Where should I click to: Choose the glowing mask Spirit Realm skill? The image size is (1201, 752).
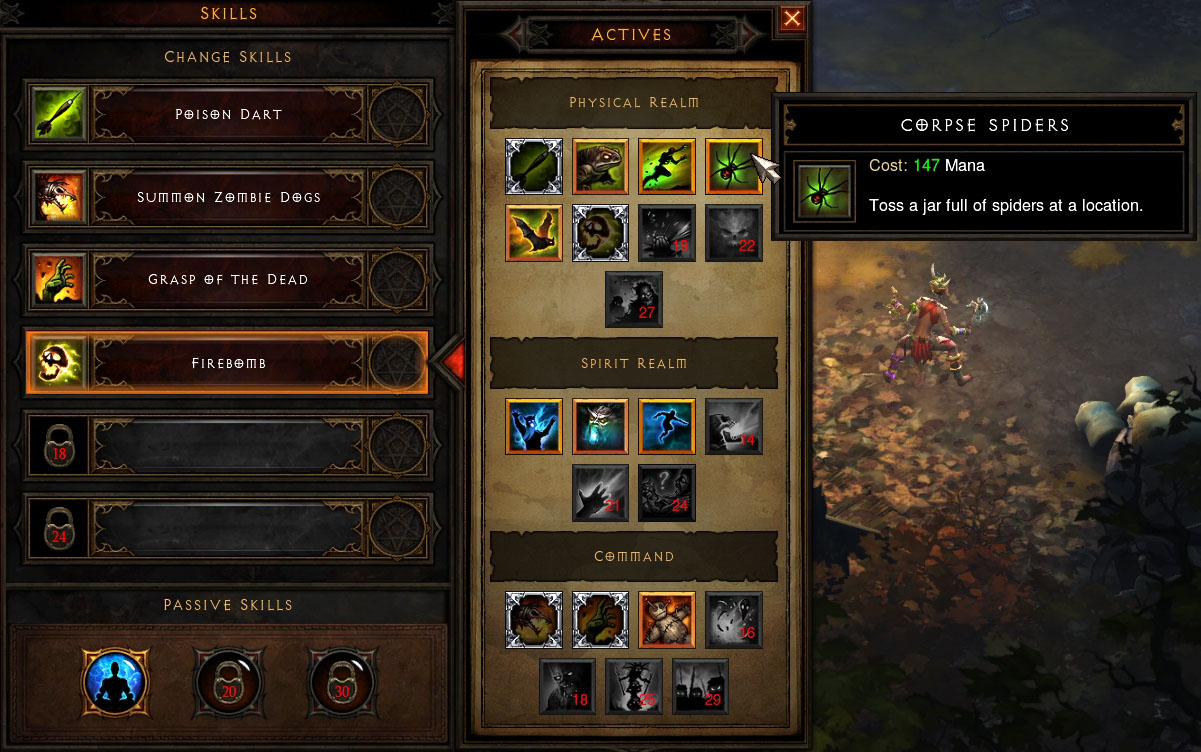pyautogui.click(x=601, y=427)
